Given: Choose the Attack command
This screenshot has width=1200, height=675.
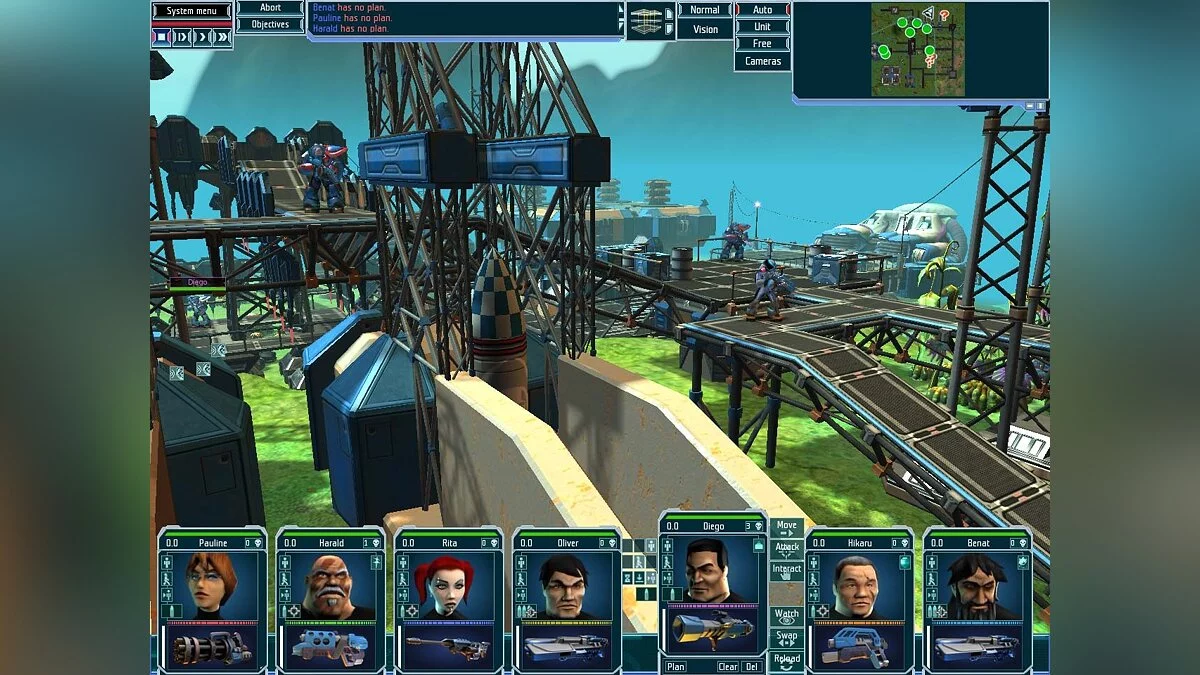Looking at the screenshot, I should [x=787, y=548].
